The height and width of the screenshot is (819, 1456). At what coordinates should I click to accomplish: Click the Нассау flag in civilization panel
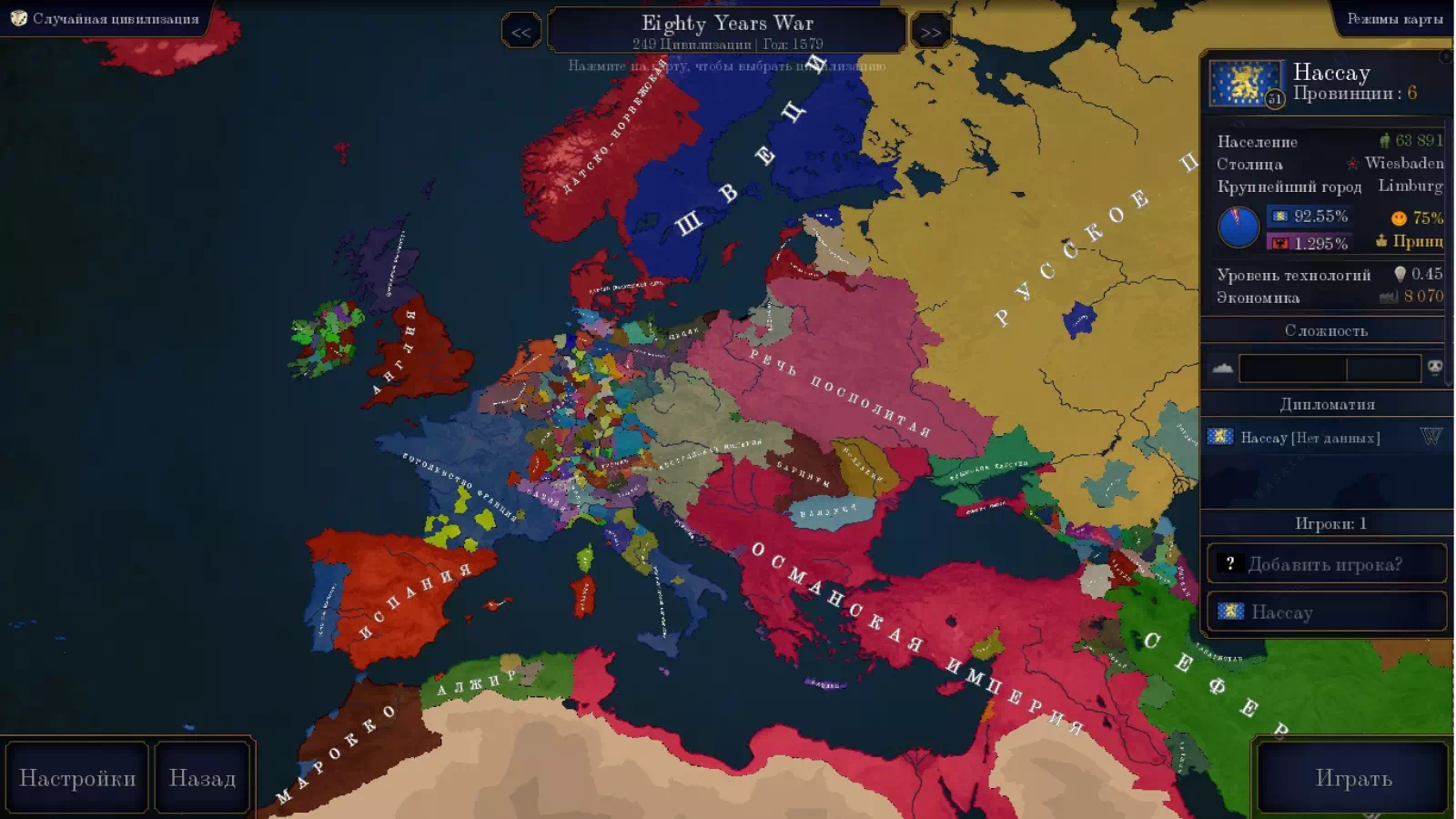(1244, 84)
